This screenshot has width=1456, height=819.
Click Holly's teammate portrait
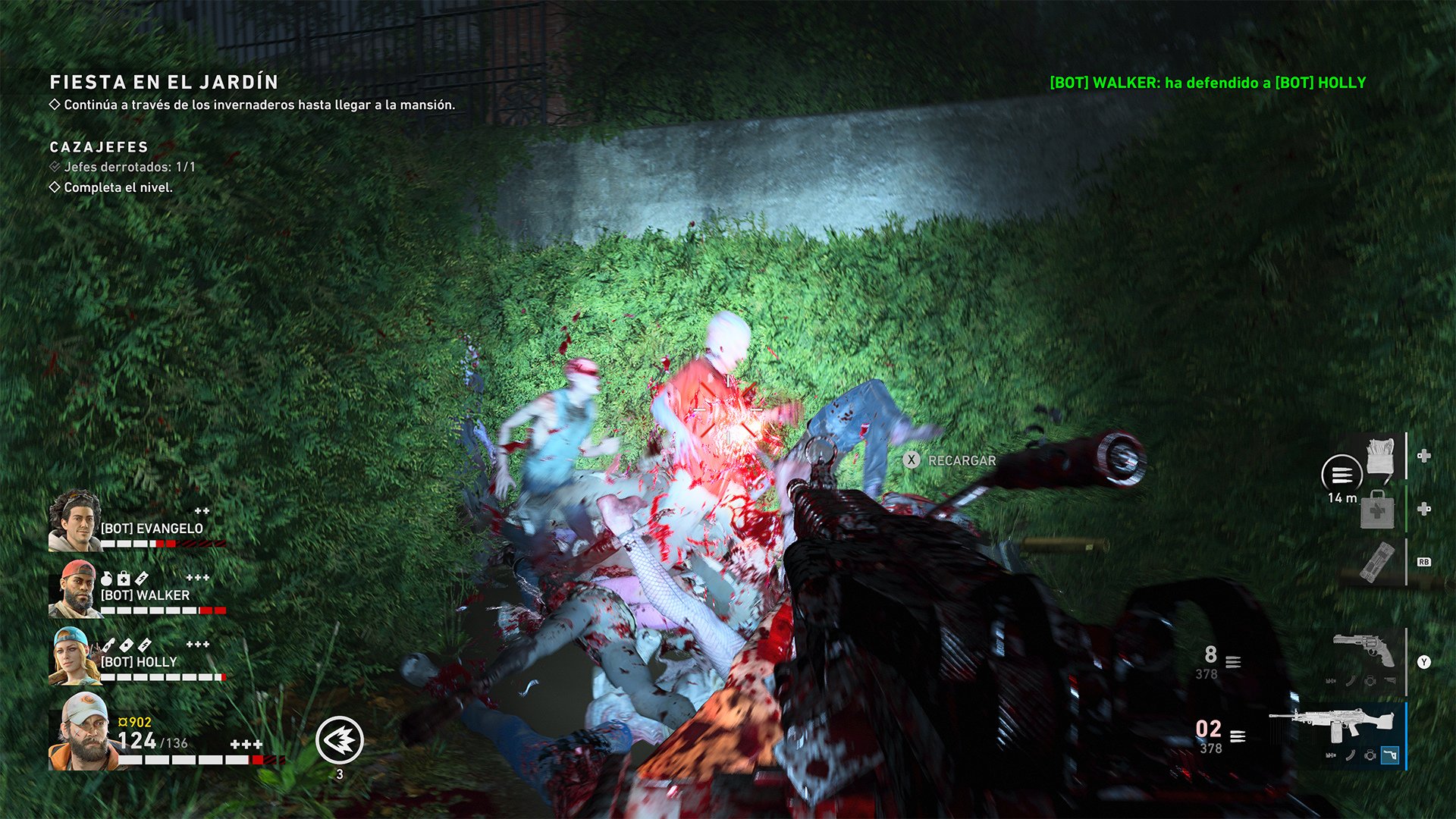74,656
